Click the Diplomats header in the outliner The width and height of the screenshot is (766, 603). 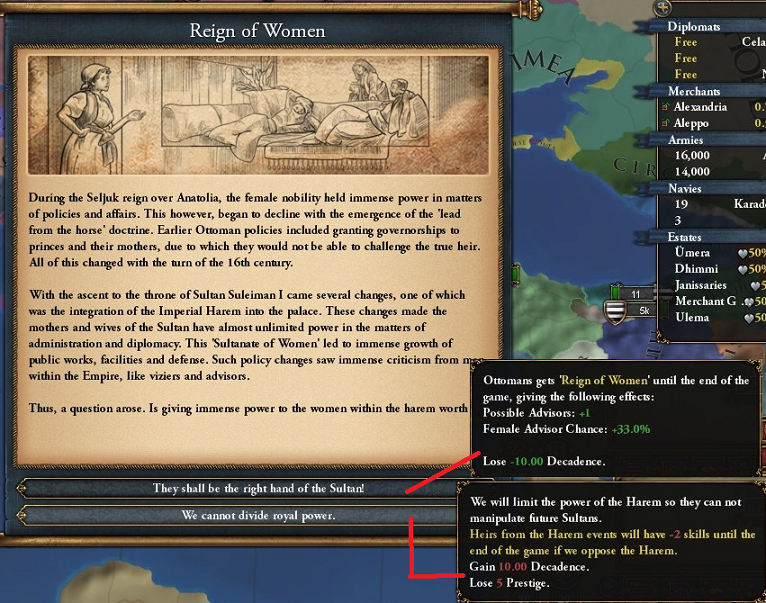click(x=693, y=27)
